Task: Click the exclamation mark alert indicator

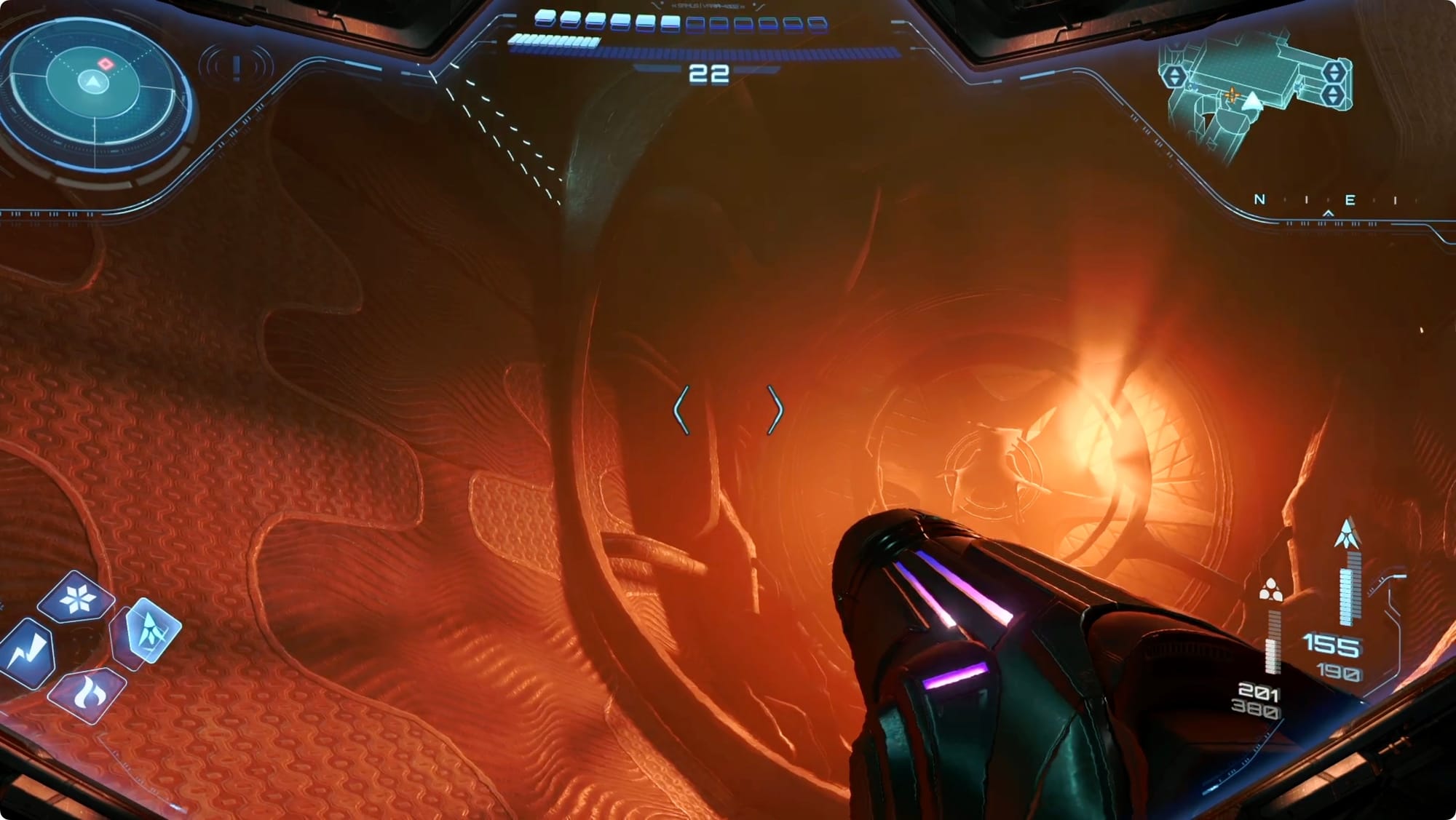Action: coord(237,68)
